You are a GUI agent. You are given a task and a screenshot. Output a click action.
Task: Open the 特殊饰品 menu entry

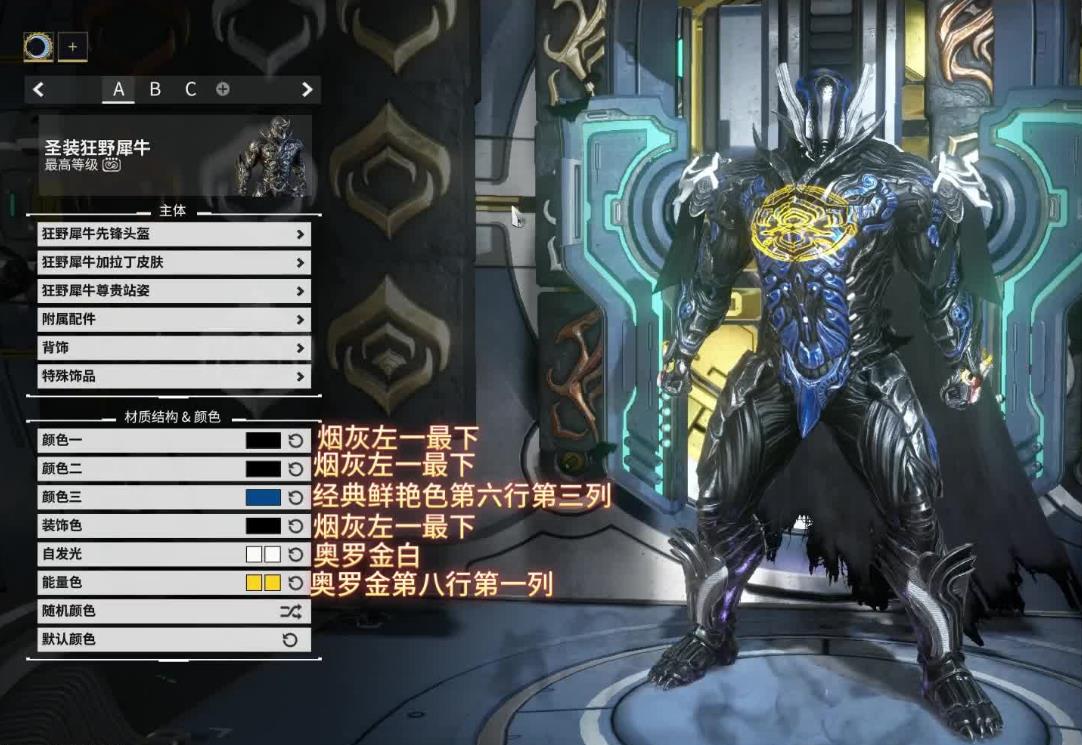[x=172, y=377]
